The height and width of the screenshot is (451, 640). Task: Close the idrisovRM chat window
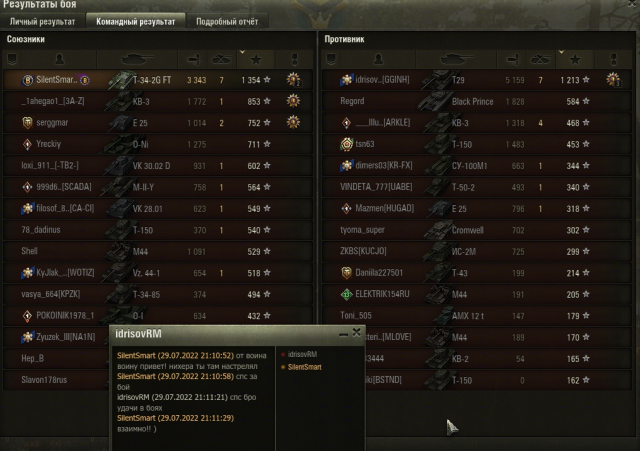coord(358,332)
